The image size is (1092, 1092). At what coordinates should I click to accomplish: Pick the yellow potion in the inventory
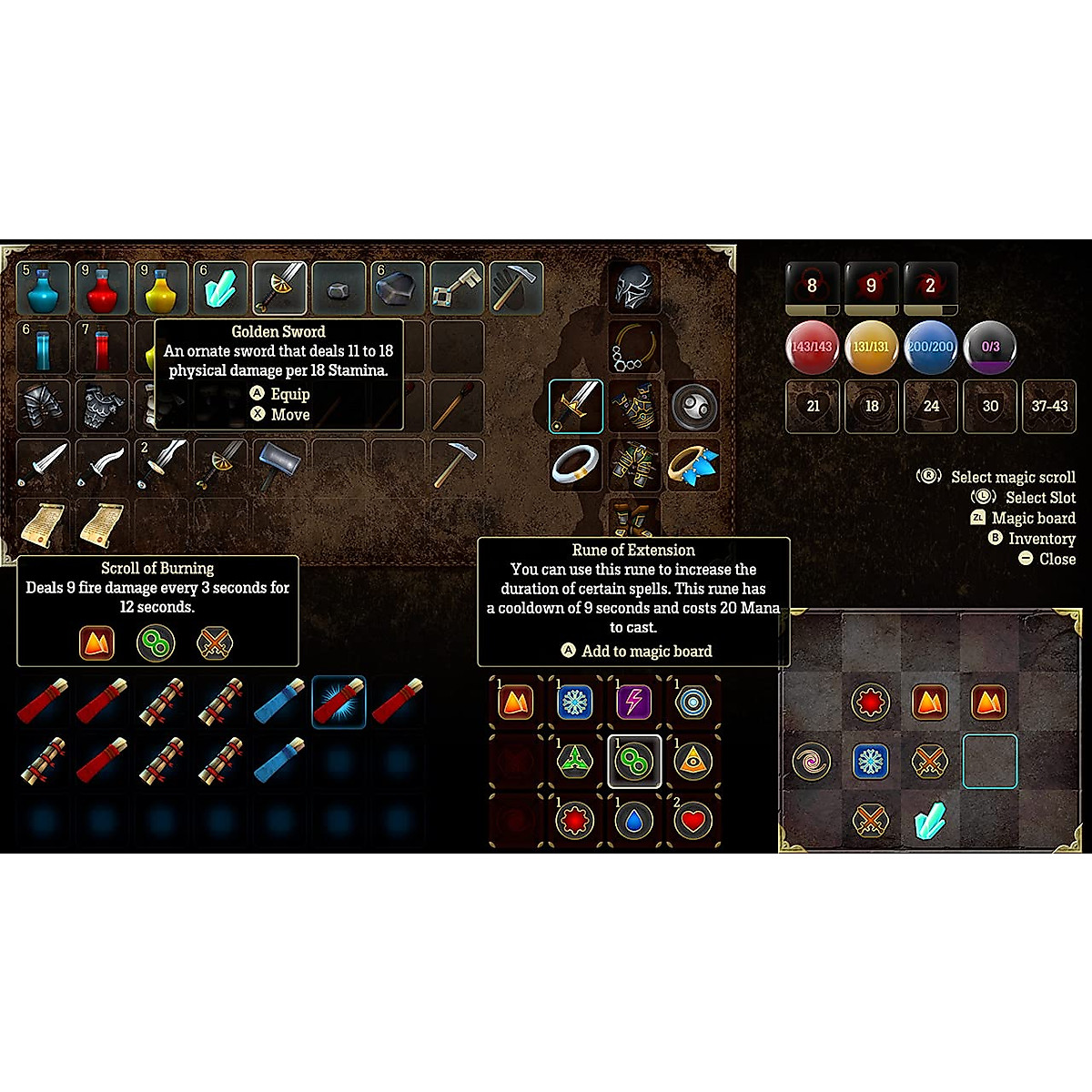coord(161,288)
